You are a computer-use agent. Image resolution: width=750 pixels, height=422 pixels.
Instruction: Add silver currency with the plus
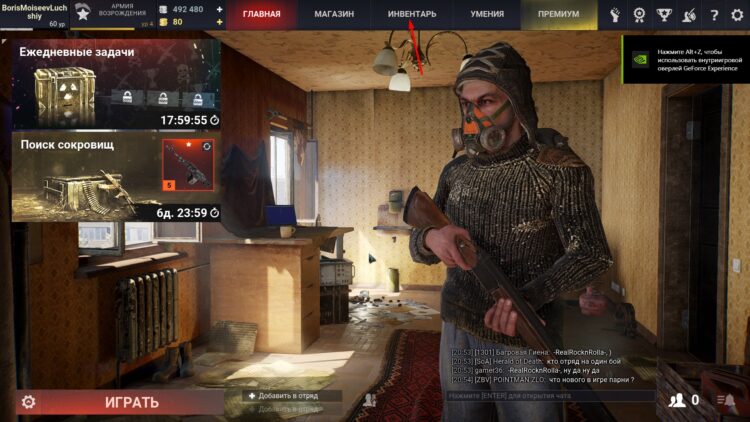219,9
